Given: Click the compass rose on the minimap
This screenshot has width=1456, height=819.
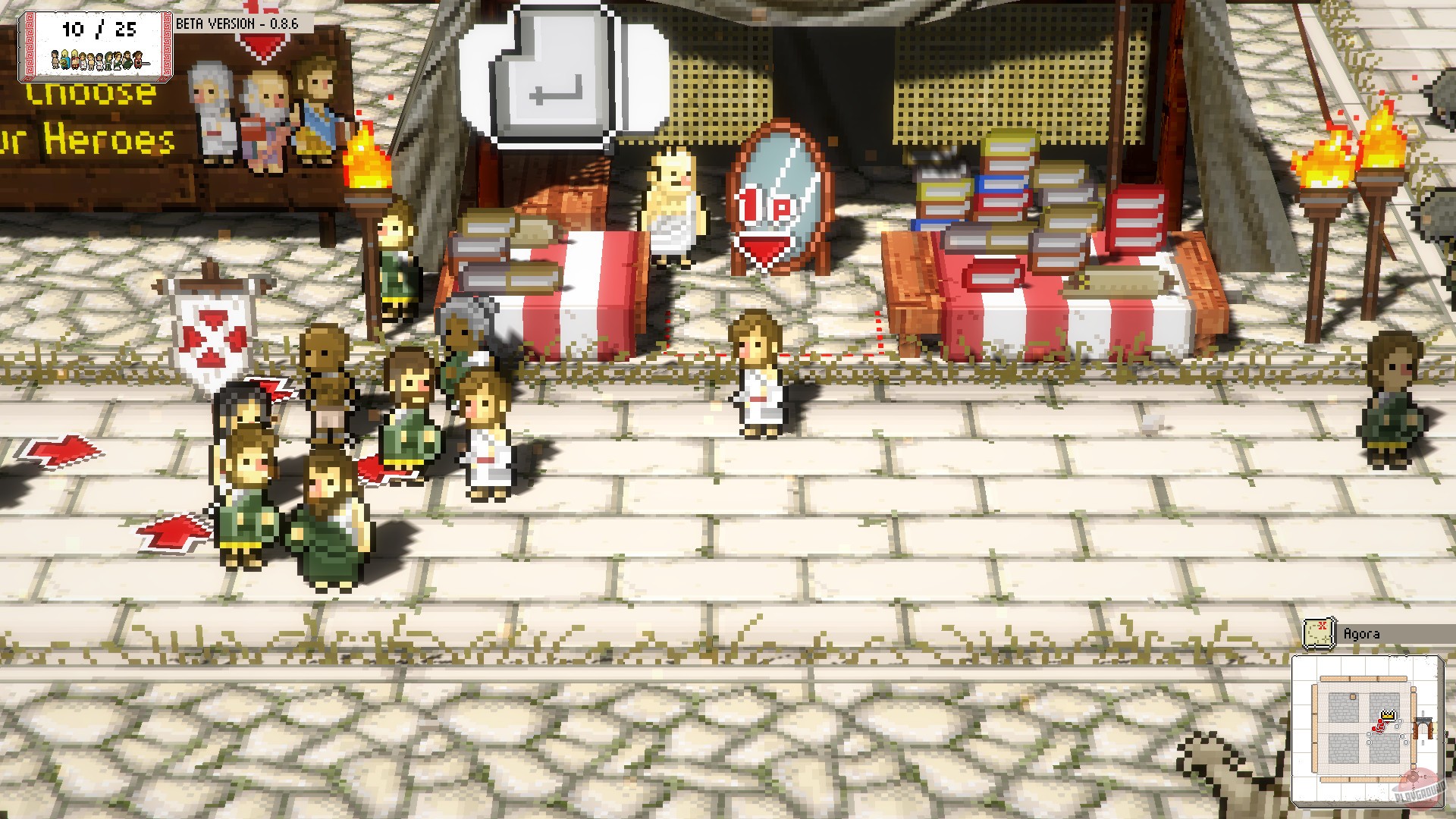Looking at the screenshot, I should (1413, 777).
